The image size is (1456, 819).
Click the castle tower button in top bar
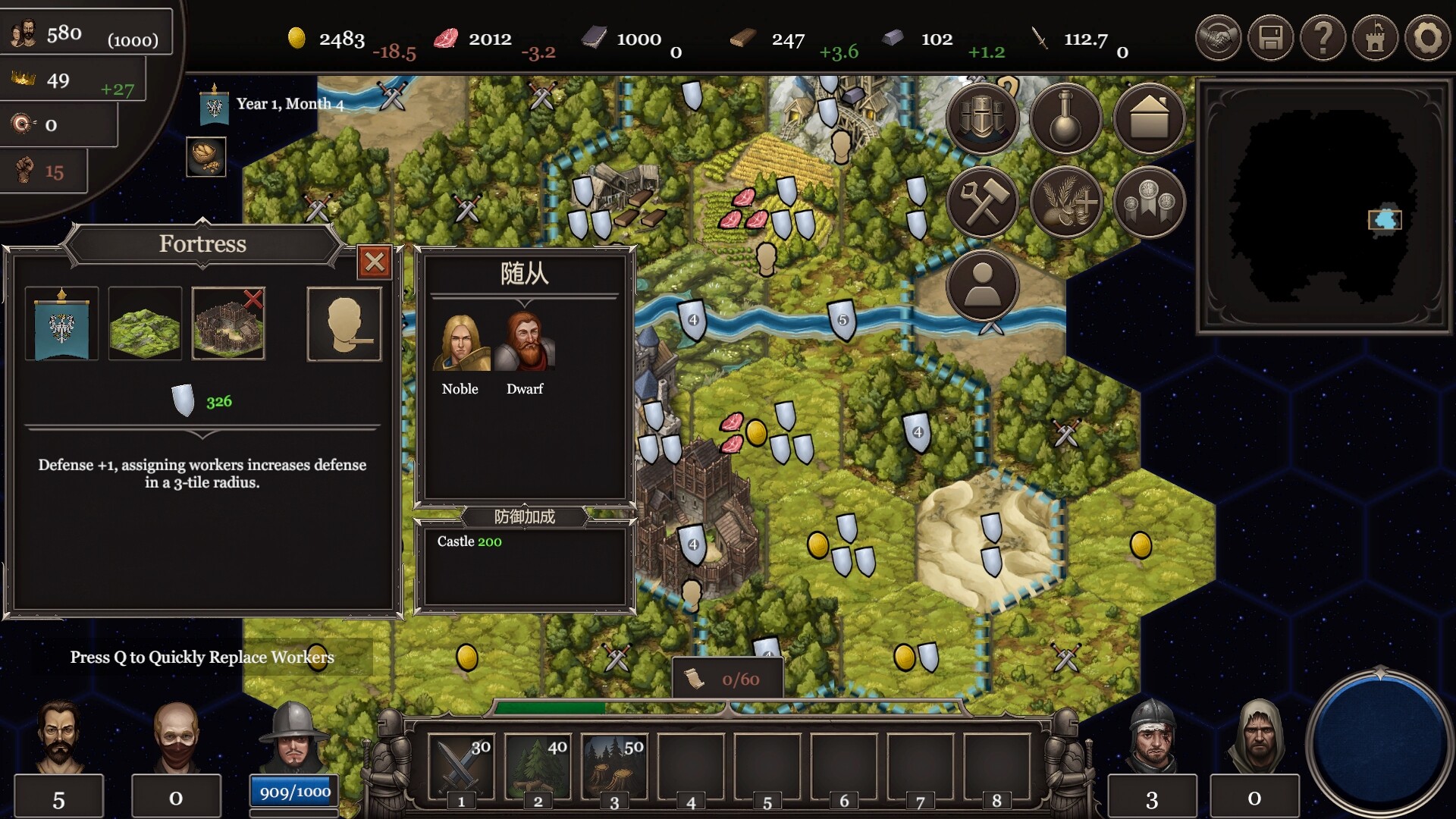[1375, 37]
